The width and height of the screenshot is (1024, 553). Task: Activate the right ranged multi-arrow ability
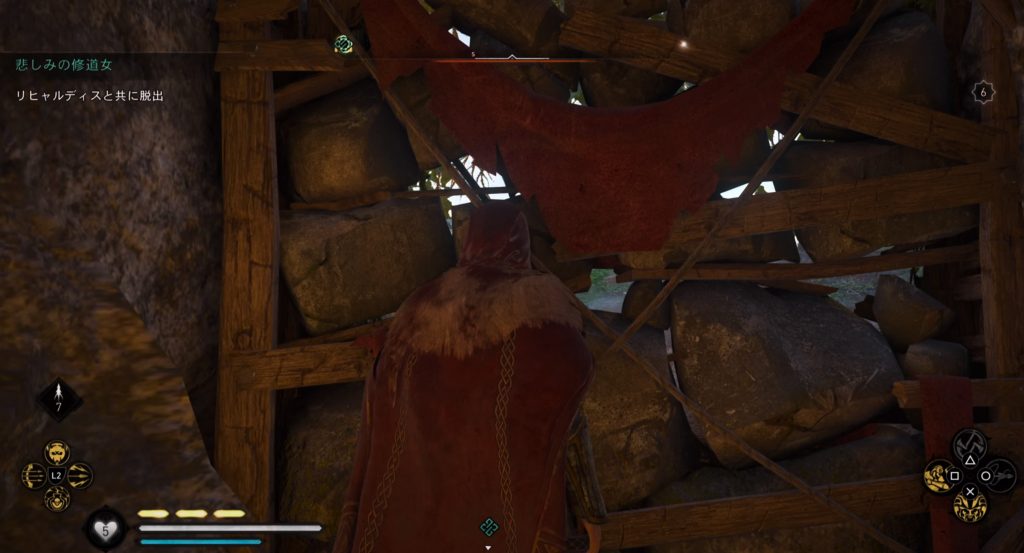[80, 476]
